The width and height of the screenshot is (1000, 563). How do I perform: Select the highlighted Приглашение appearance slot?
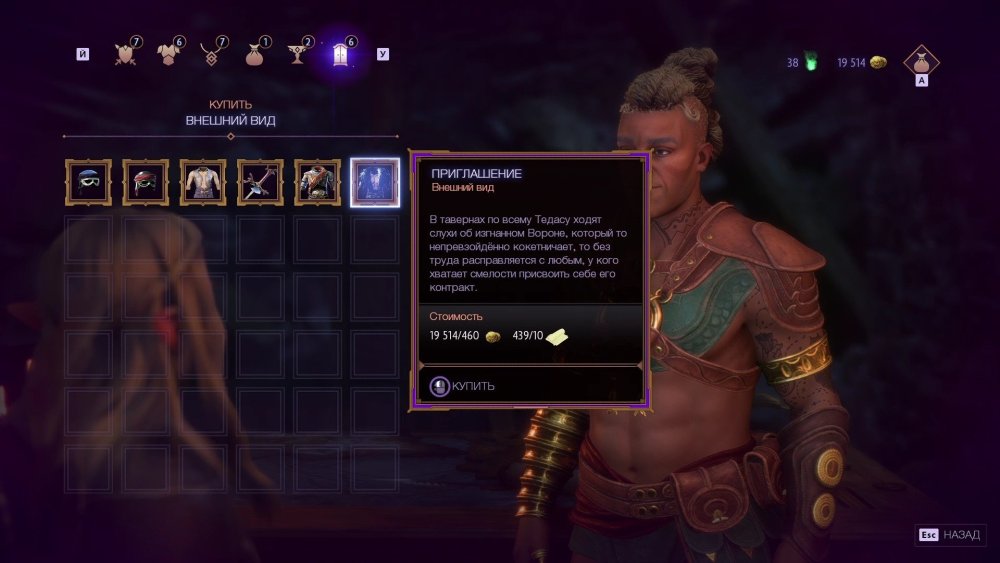pos(376,181)
